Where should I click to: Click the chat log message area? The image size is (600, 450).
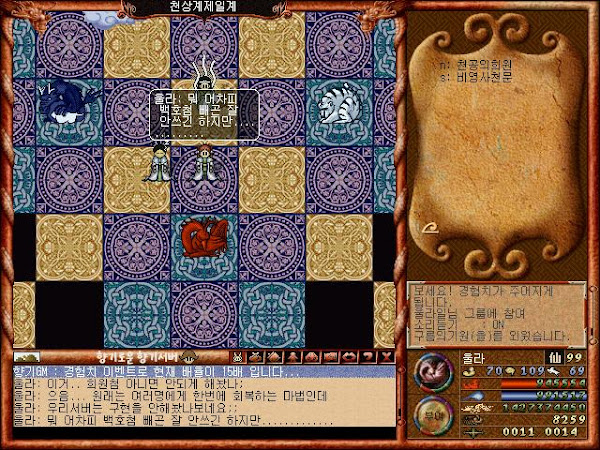coord(200,400)
